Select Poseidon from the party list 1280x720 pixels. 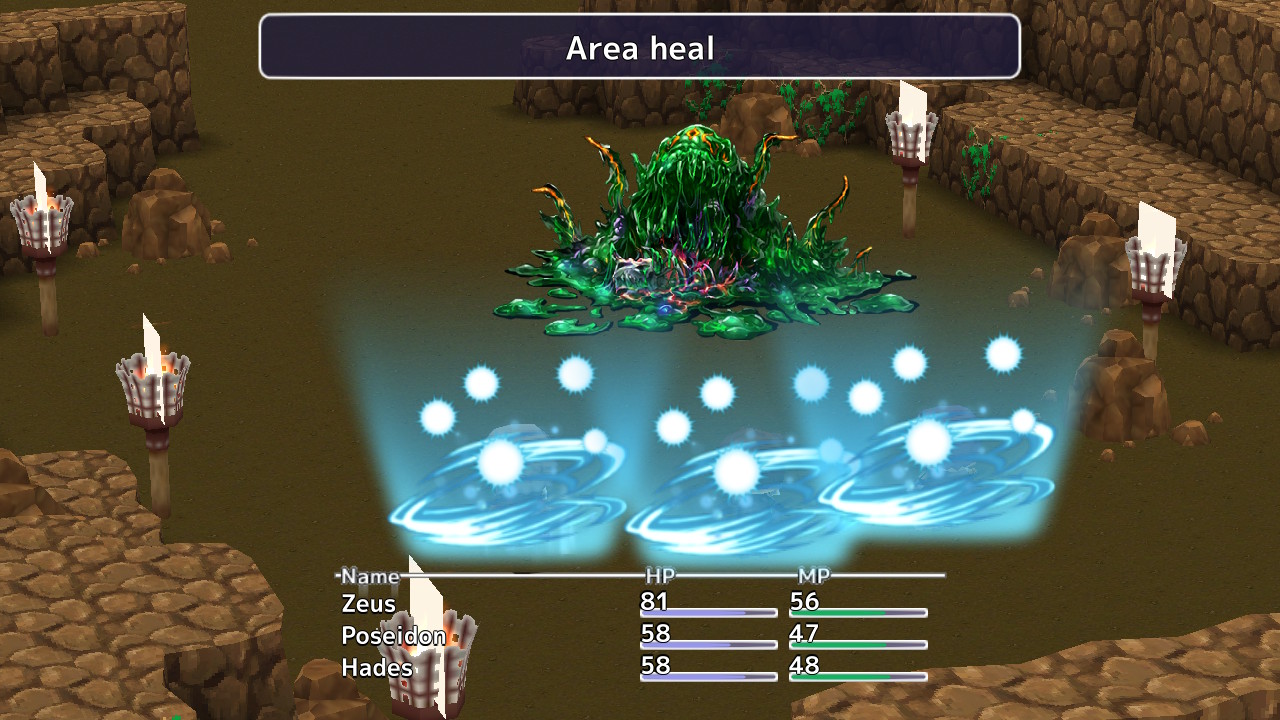tap(392, 635)
